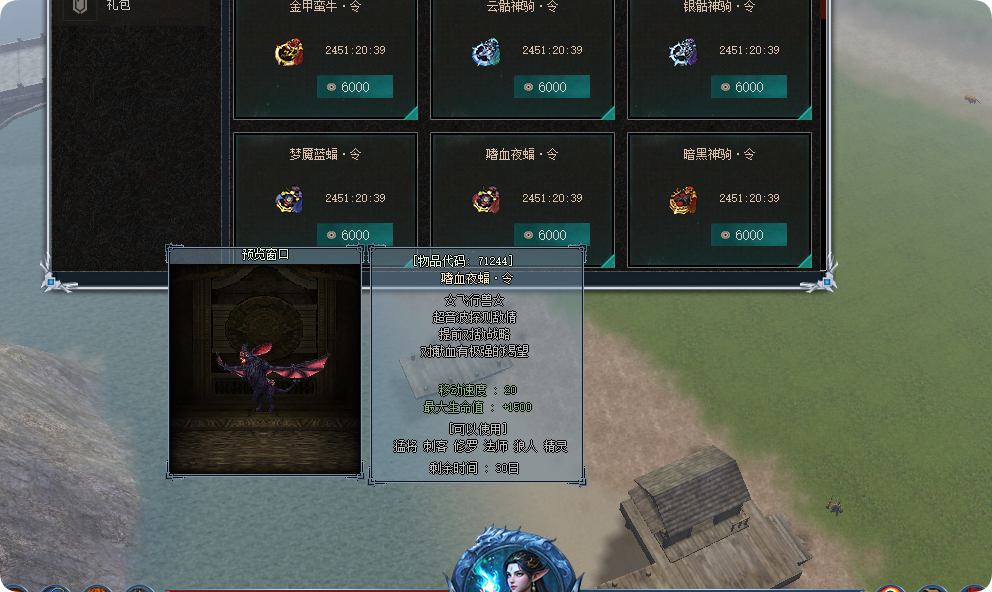Viewport: 992px width, 592px height.
Task: Buy 金甲蛮牛·令 for 6000
Action: pyautogui.click(x=355, y=87)
